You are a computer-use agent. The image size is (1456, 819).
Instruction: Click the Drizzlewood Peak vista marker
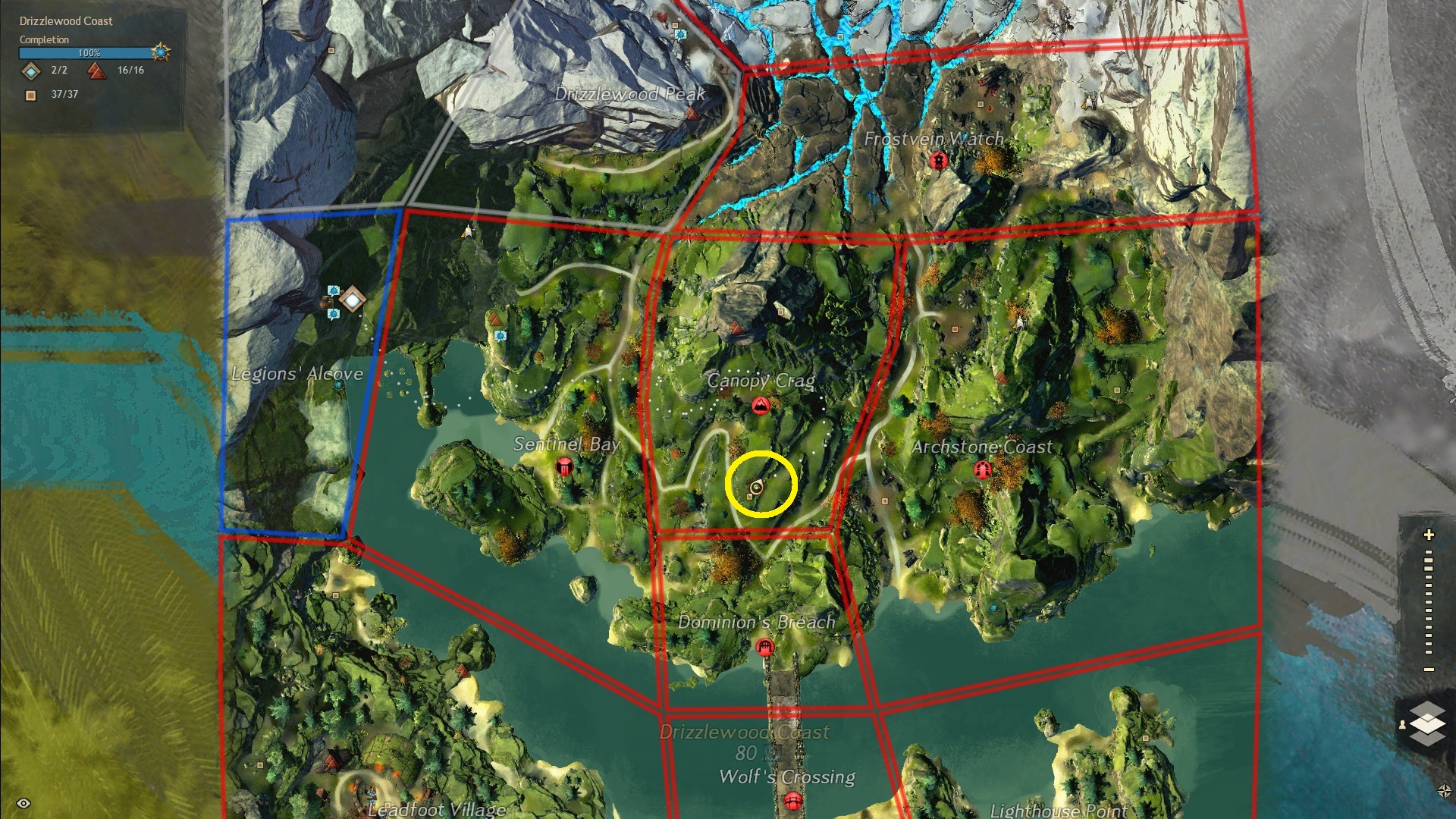tap(691, 114)
